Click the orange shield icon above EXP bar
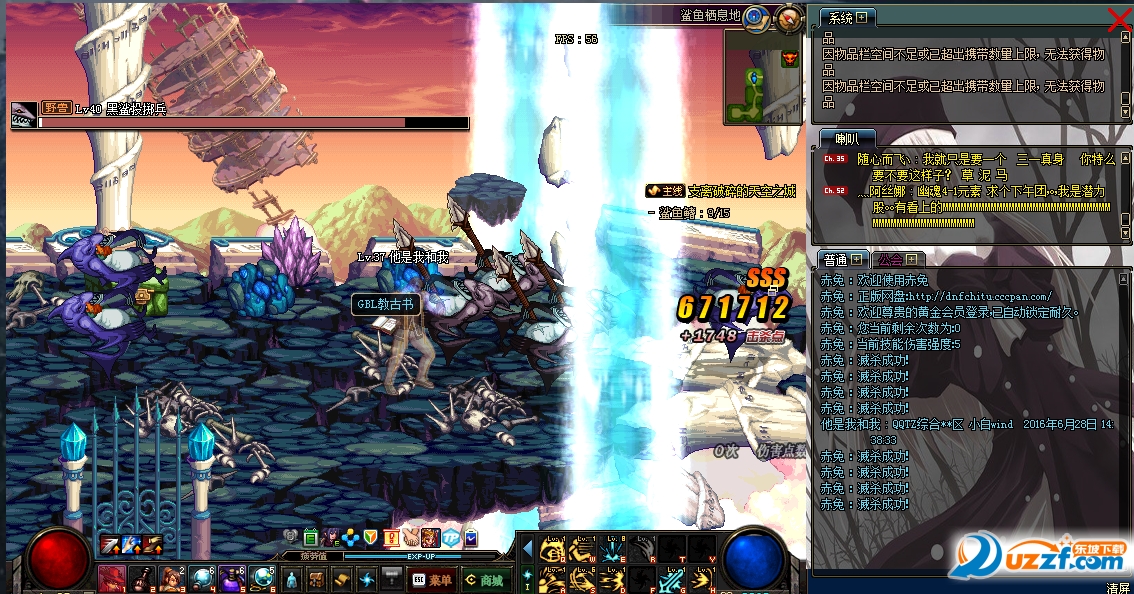This screenshot has width=1134, height=594. click(x=371, y=538)
